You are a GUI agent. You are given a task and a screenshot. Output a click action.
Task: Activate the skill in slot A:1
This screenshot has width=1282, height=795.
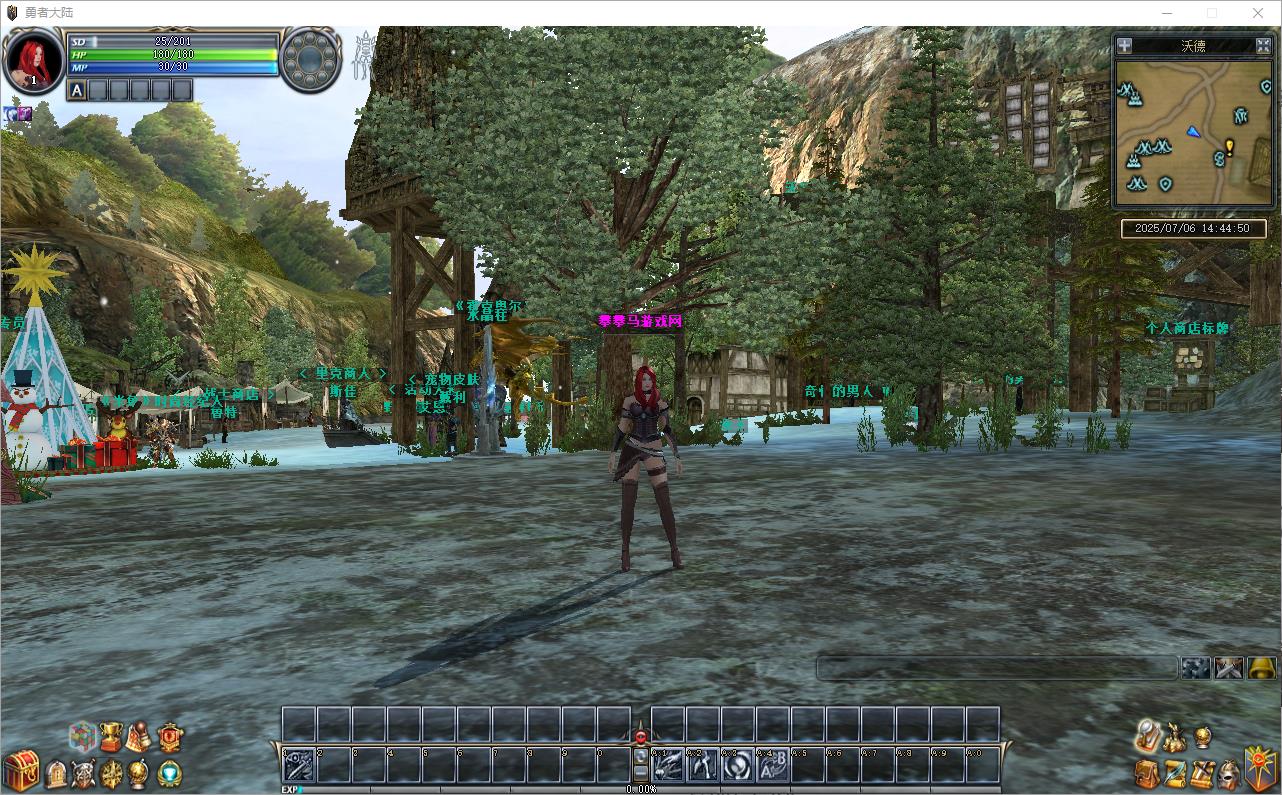pos(668,765)
